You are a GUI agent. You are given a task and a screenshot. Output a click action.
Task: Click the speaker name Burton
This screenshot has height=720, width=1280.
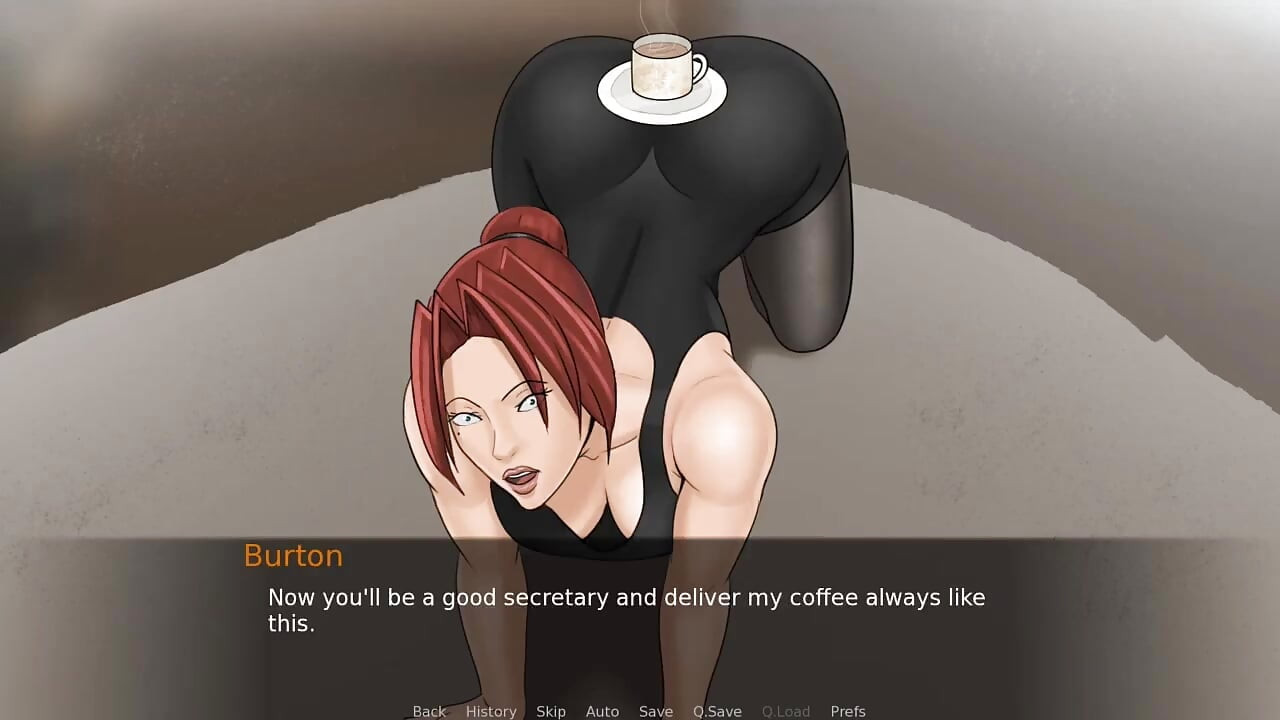click(x=294, y=556)
